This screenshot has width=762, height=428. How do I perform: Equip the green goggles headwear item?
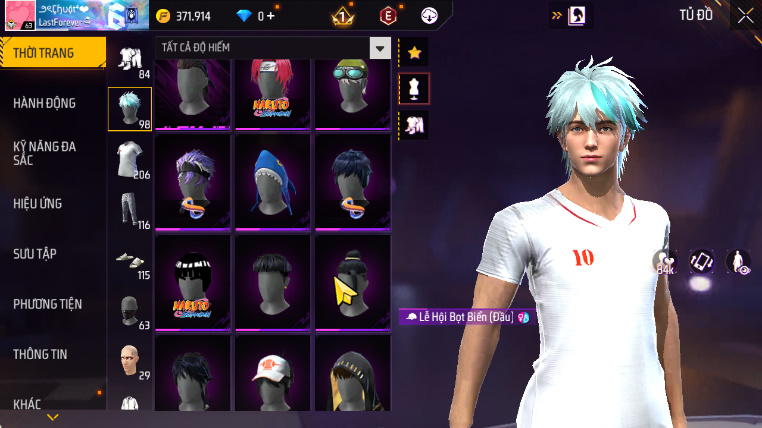(352, 92)
